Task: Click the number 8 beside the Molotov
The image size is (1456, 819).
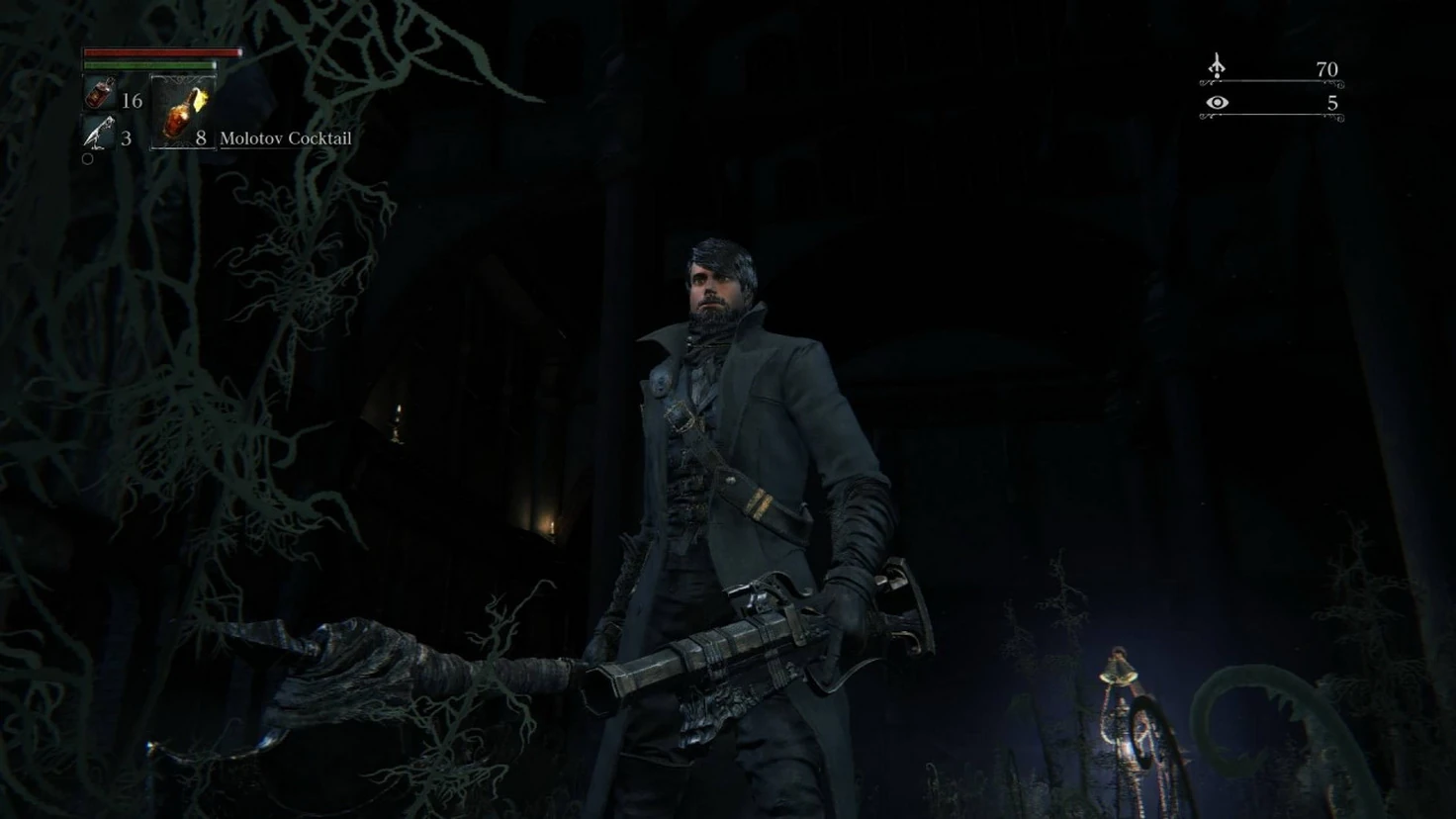Action: [203, 138]
